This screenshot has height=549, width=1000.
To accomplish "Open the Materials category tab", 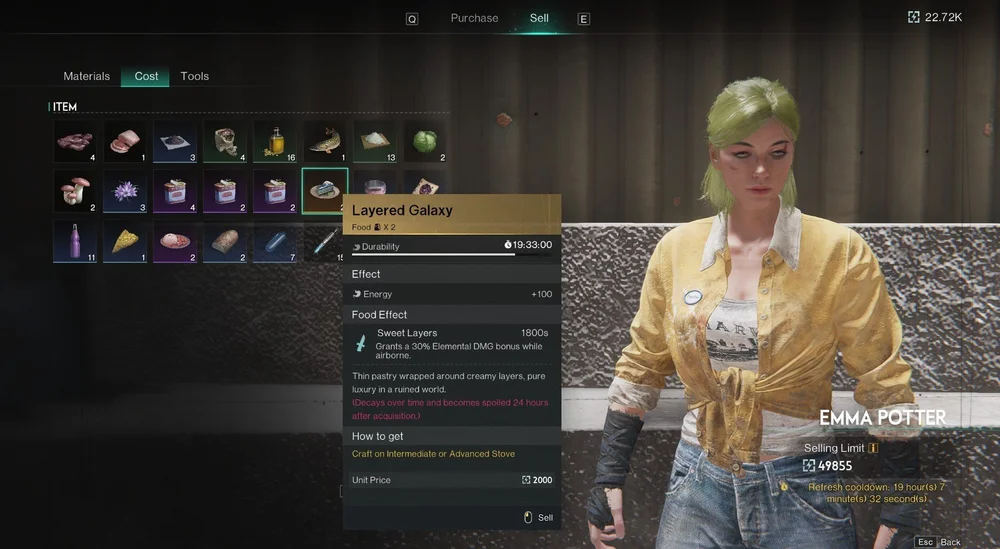I will 87,76.
